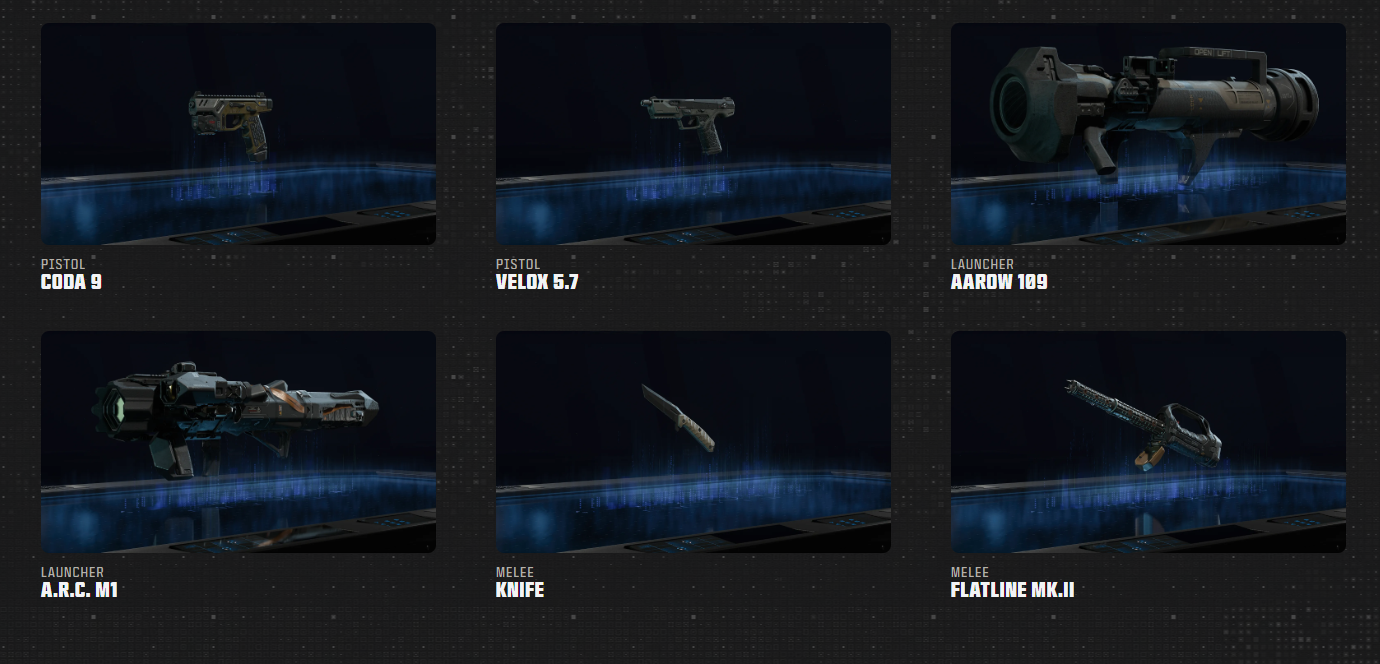Pick the A.R.C. M1 launcher thumbnail
This screenshot has height=664, width=1380.
click(238, 442)
